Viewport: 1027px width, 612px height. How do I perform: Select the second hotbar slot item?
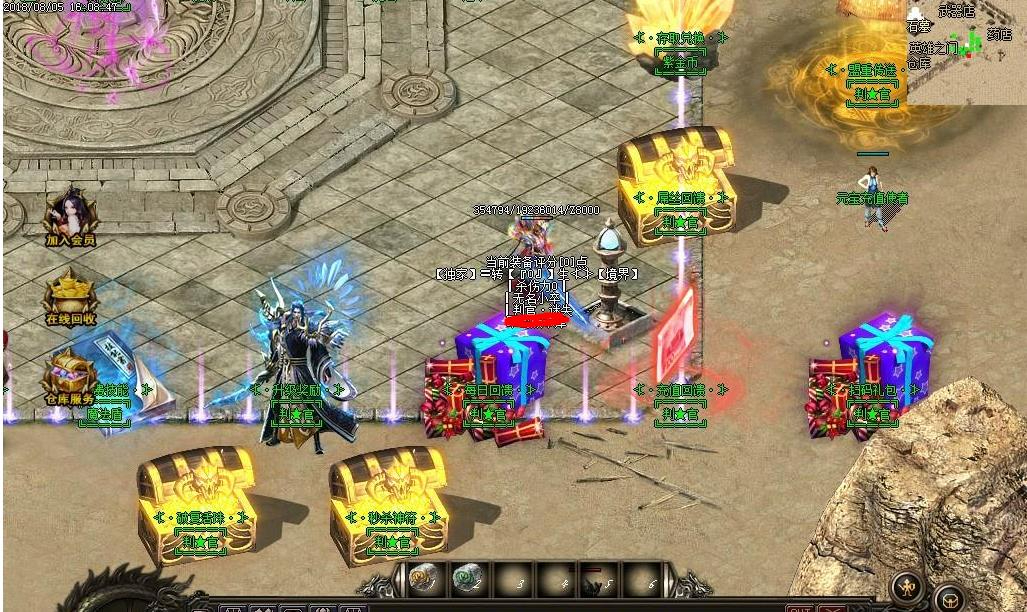click(466, 579)
